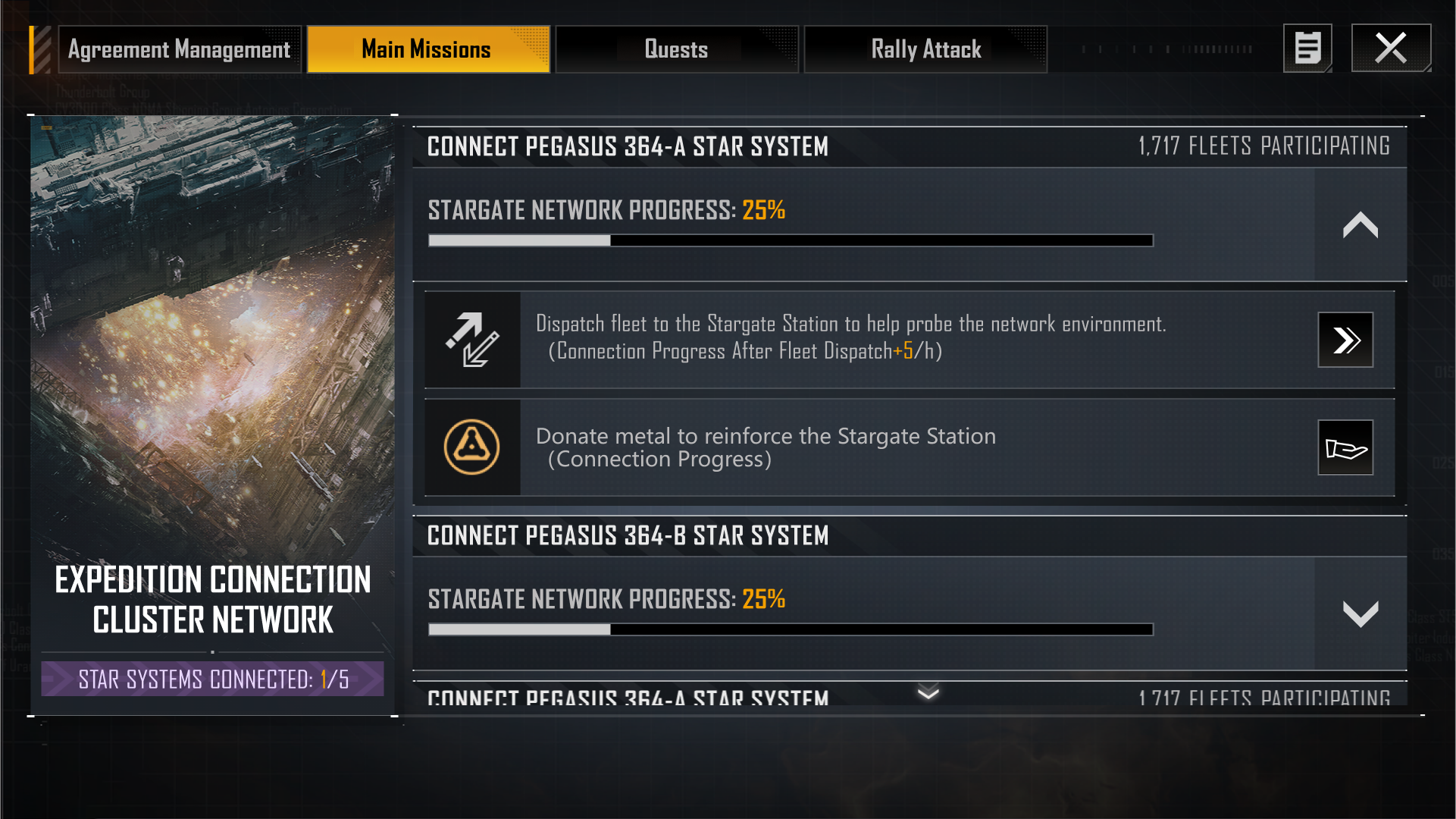
Task: Collapse the Pegasus 364-A star system section
Action: [1360, 225]
